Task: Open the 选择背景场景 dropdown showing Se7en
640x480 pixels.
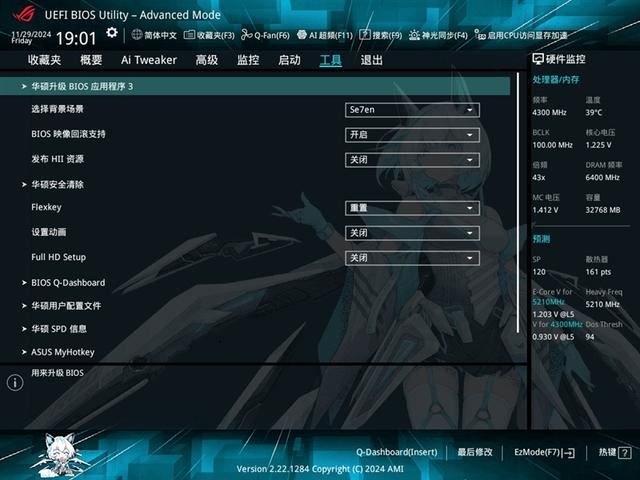Action: coord(412,109)
